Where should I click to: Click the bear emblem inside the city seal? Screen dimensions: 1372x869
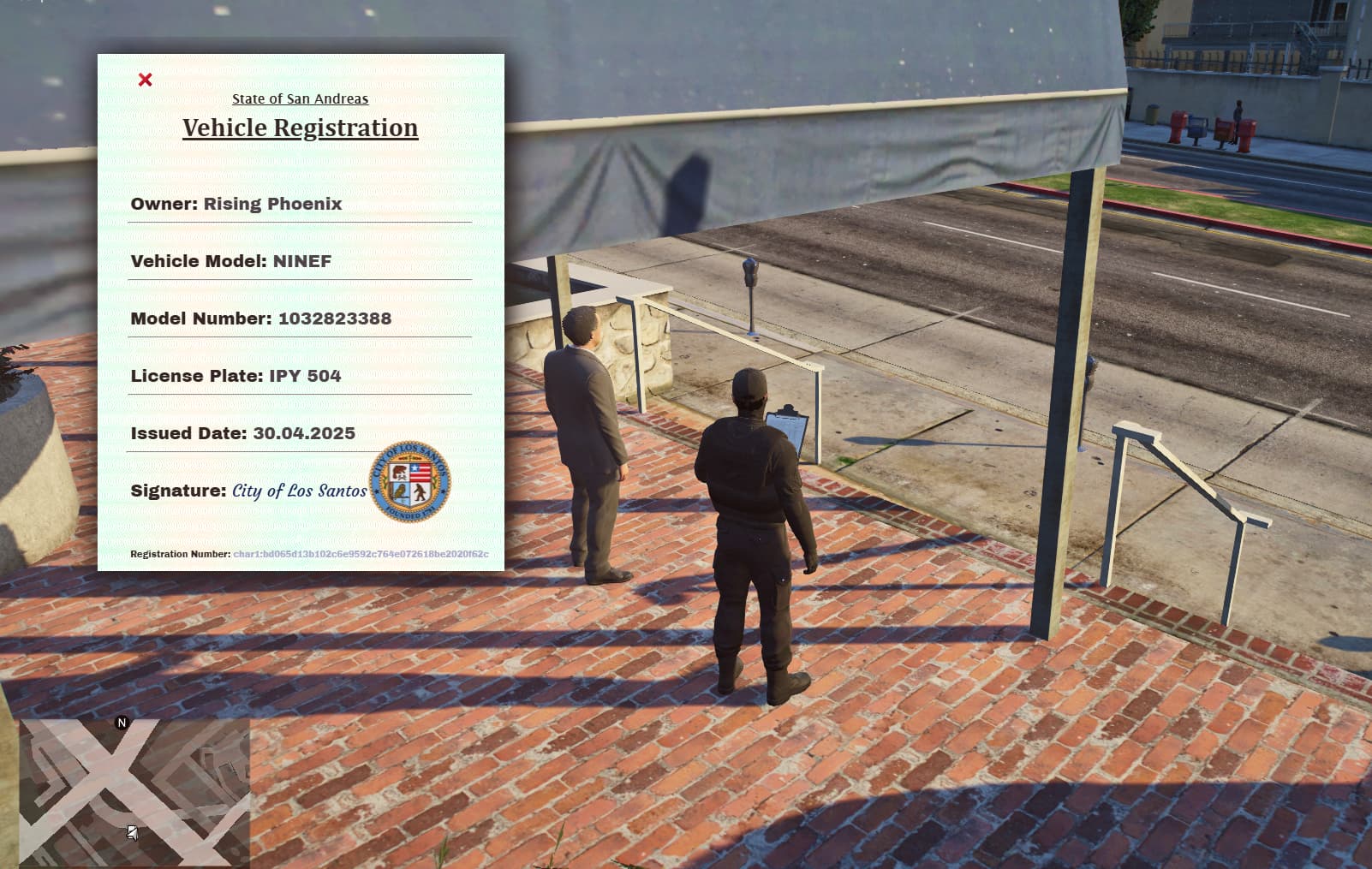(399, 471)
